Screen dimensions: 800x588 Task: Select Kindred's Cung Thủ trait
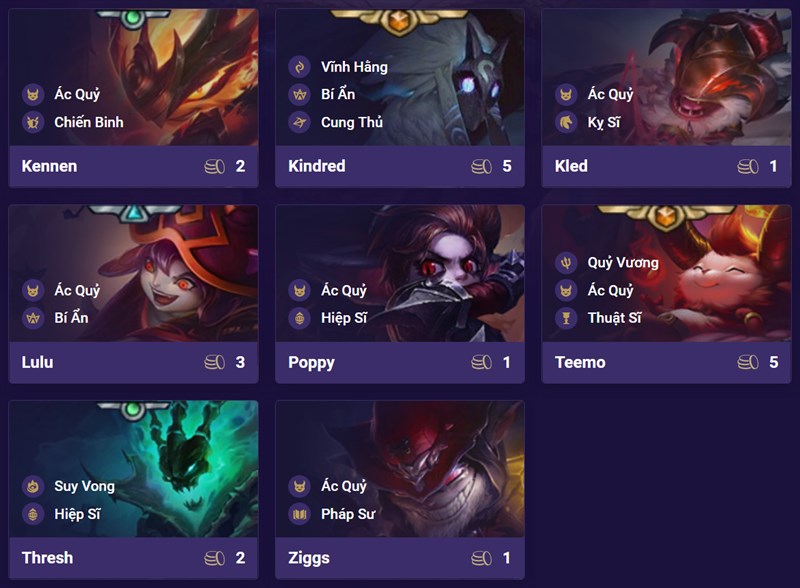[x=352, y=123]
